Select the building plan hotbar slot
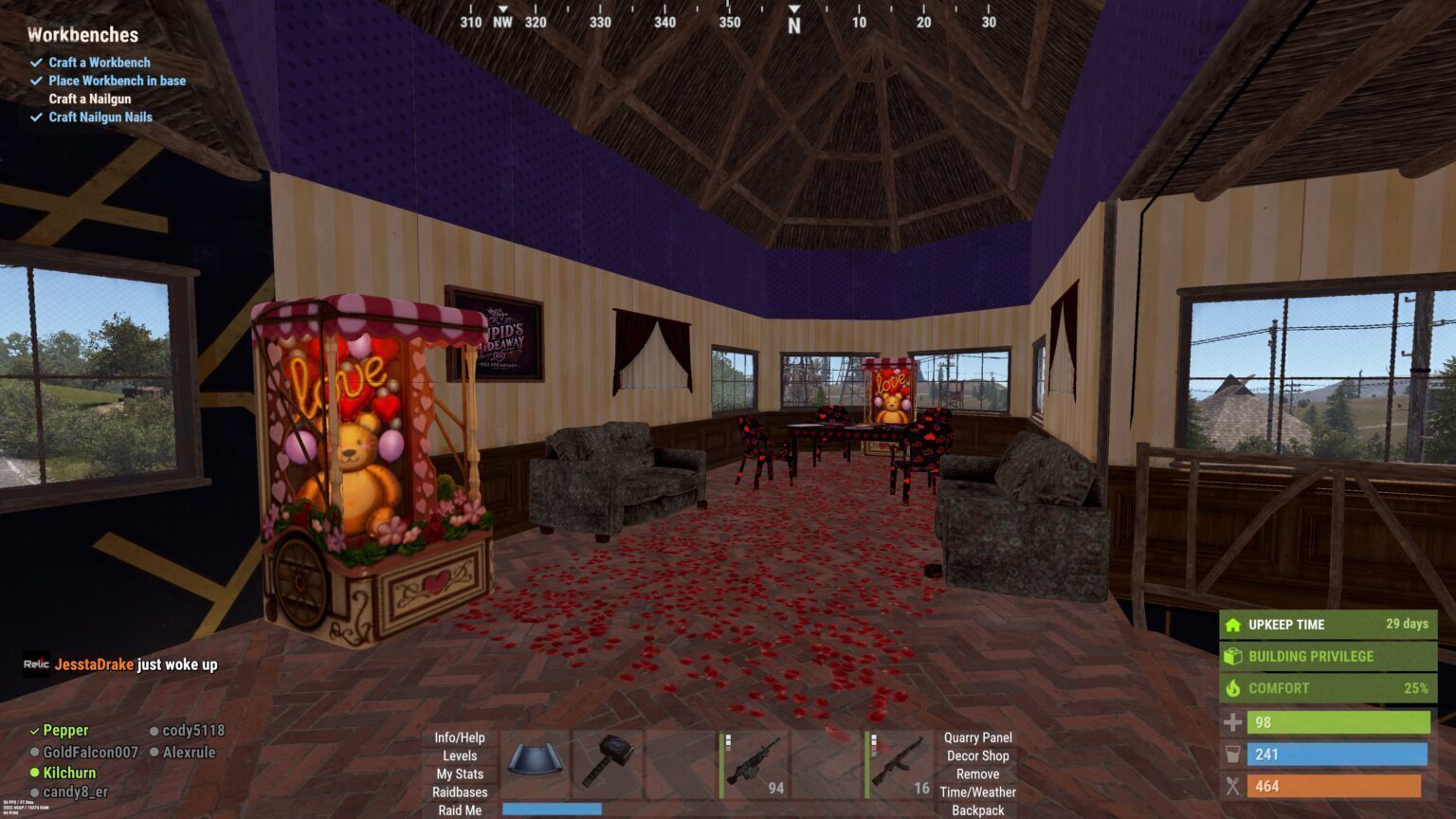The height and width of the screenshot is (819, 1456). coord(535,761)
